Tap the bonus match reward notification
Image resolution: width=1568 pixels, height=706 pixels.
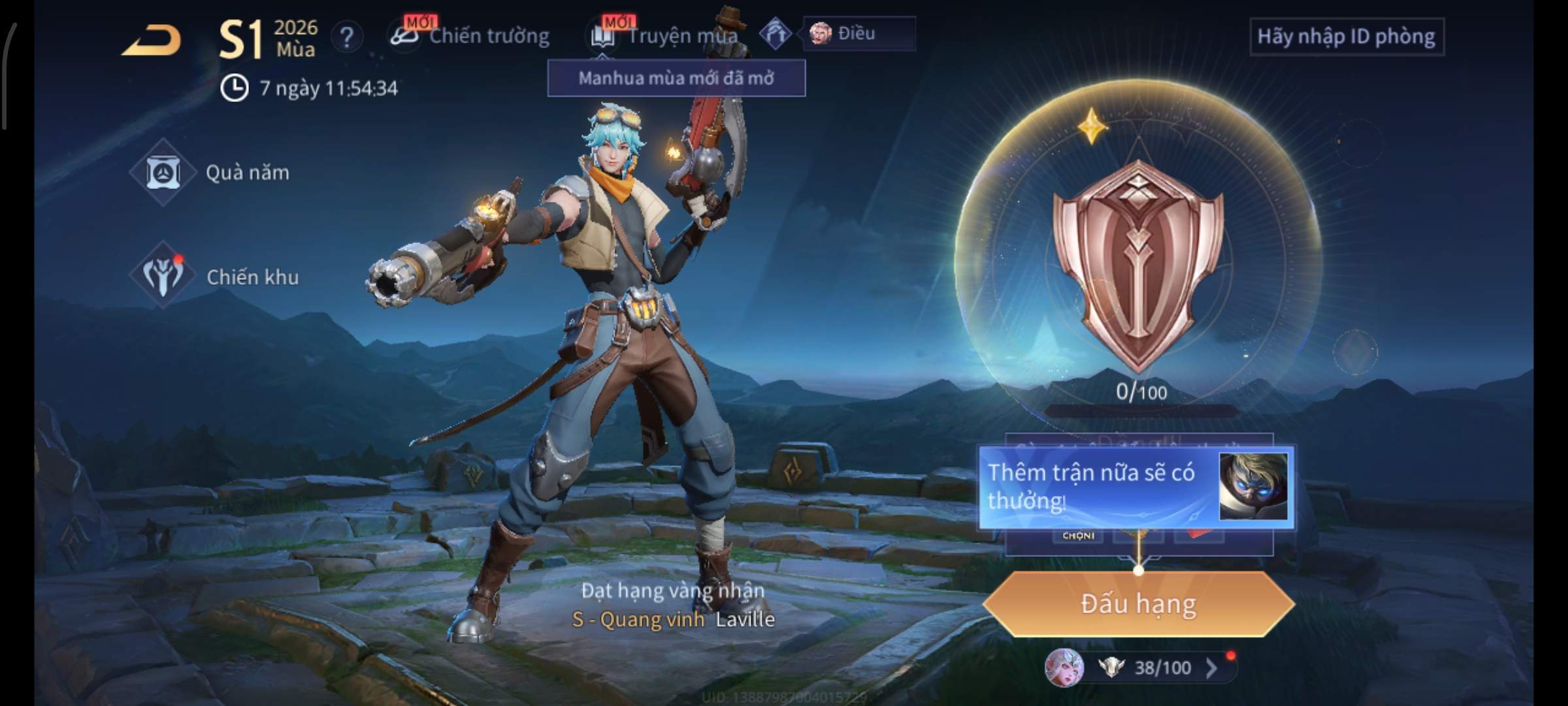coord(1135,487)
